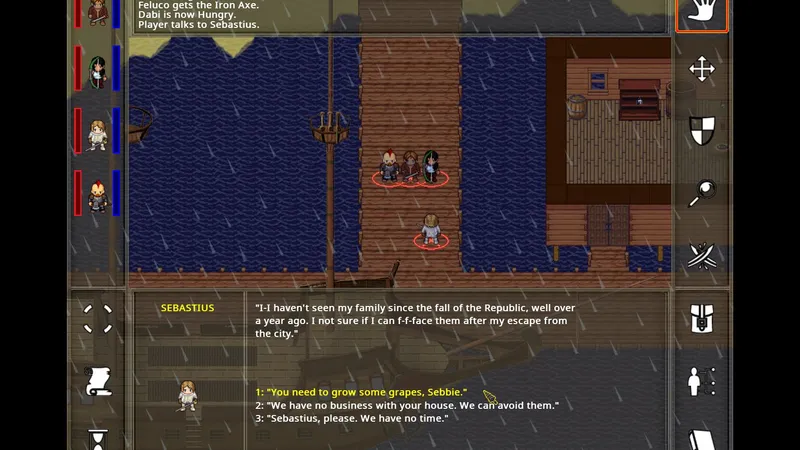800x450 pixels.
Task: Activate the crossed swords attack icon
Action: [x=702, y=256]
